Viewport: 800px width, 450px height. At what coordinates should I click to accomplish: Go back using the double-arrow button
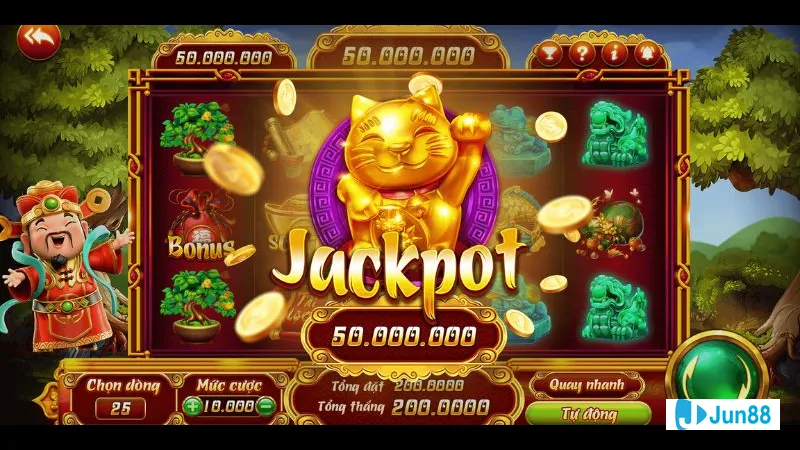(x=40, y=40)
